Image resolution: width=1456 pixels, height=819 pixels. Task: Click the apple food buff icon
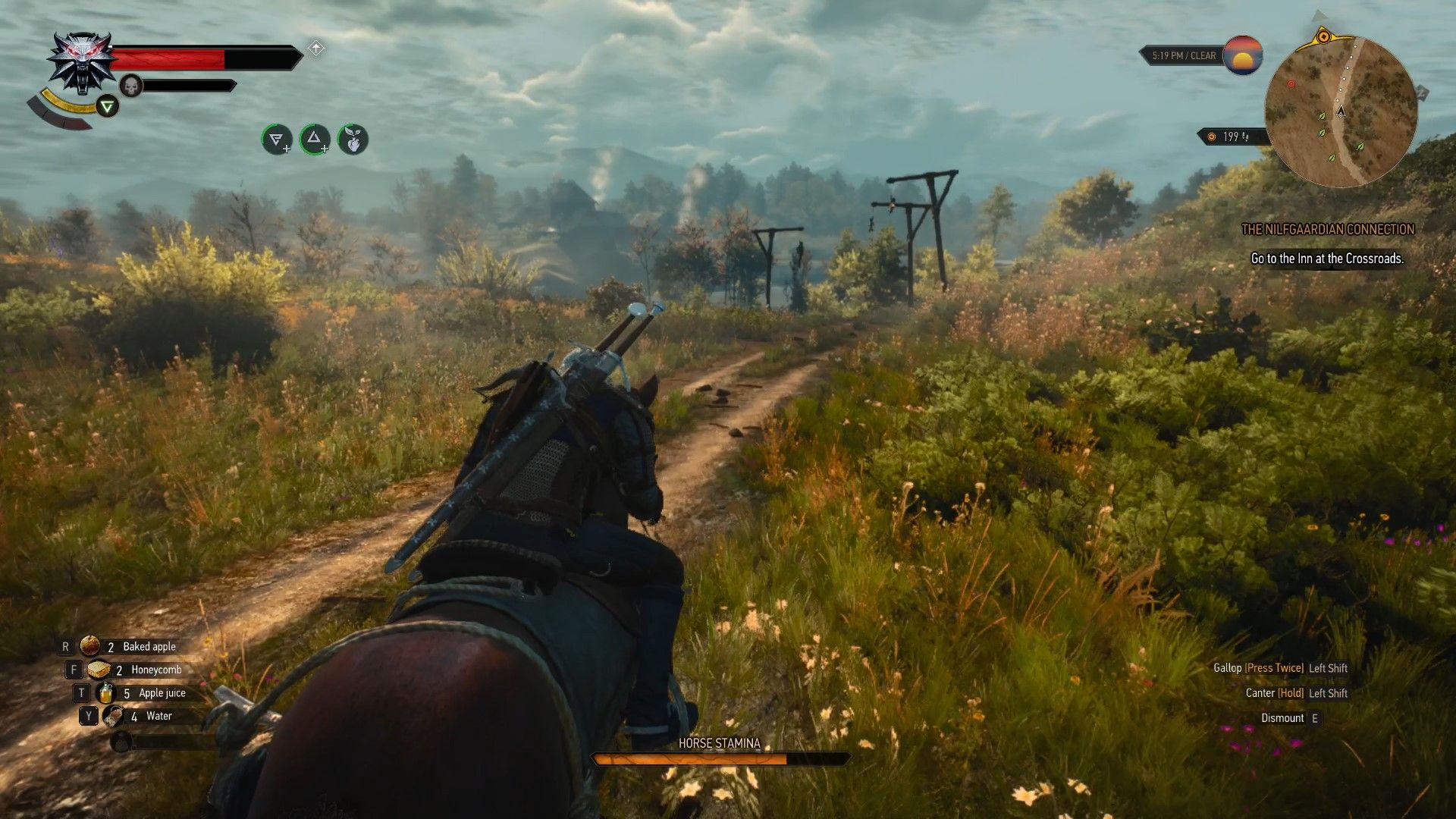coord(353,140)
